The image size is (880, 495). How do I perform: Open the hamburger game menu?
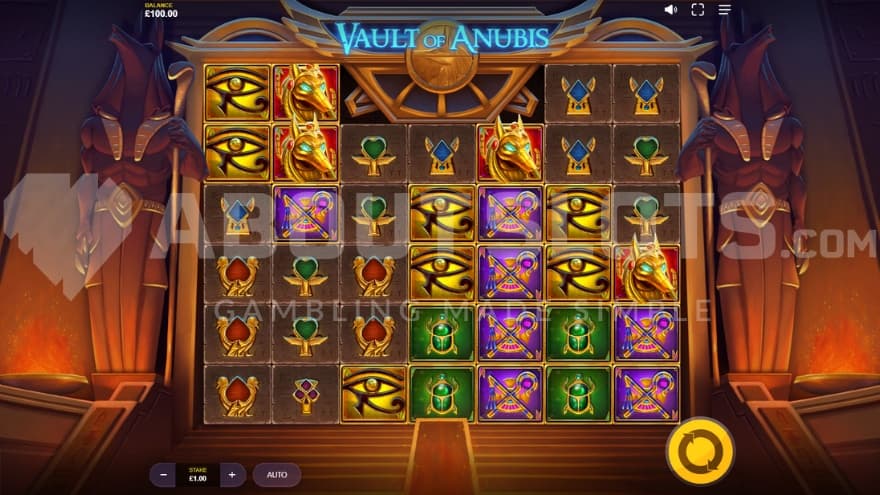pos(725,10)
